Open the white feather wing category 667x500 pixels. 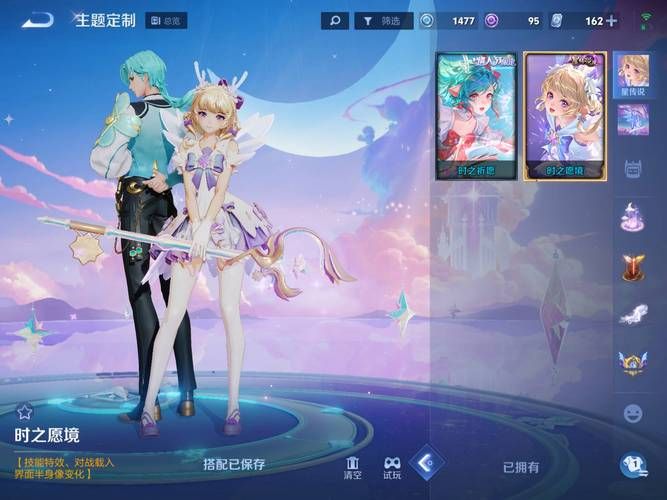633,315
